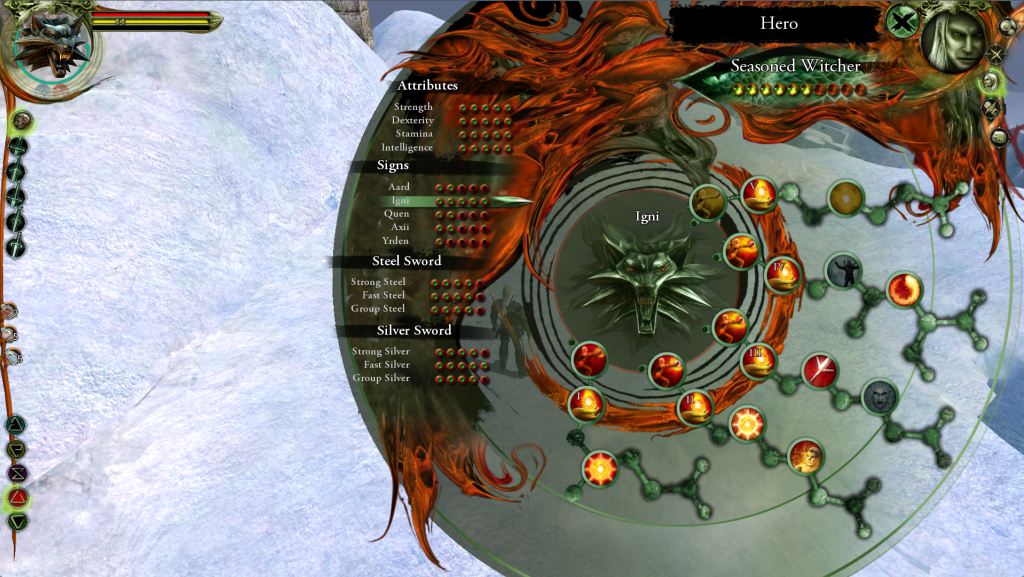This screenshot has height=577, width=1024.
Task: Close the Hero panel with the X button
Action: coord(903,21)
